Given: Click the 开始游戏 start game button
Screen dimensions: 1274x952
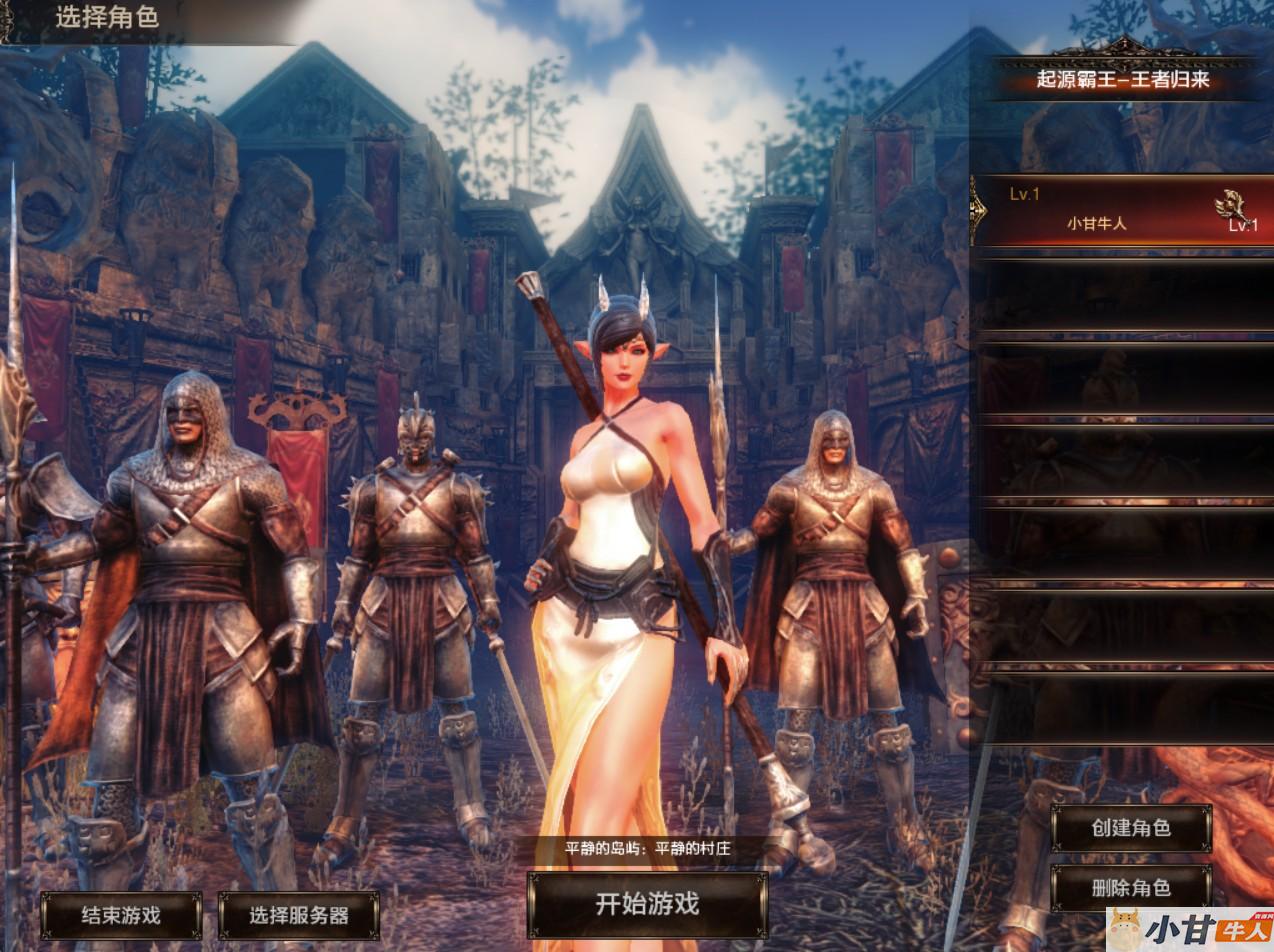Looking at the screenshot, I should point(647,905).
